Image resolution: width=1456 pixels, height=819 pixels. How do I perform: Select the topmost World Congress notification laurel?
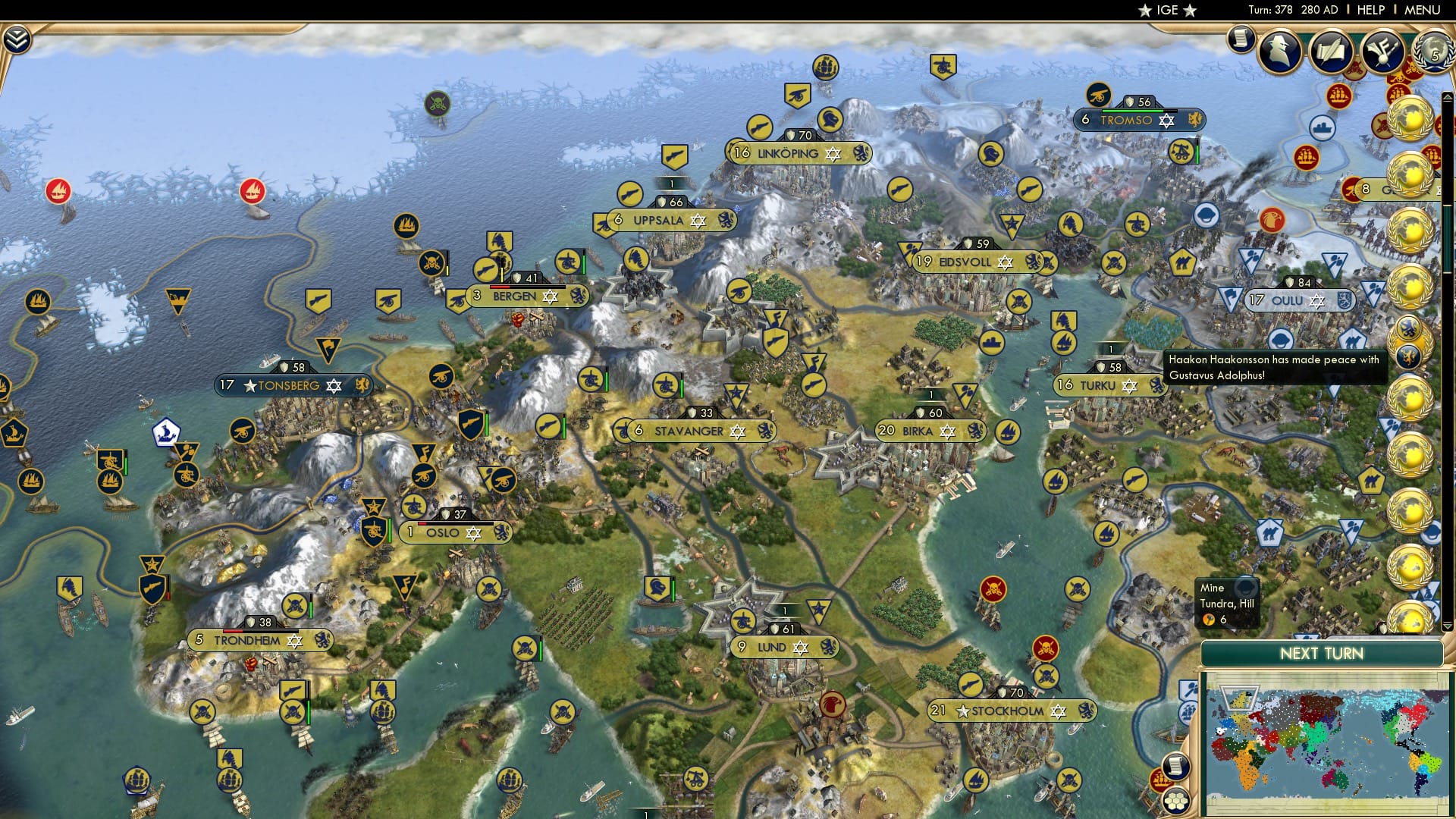click(1412, 119)
